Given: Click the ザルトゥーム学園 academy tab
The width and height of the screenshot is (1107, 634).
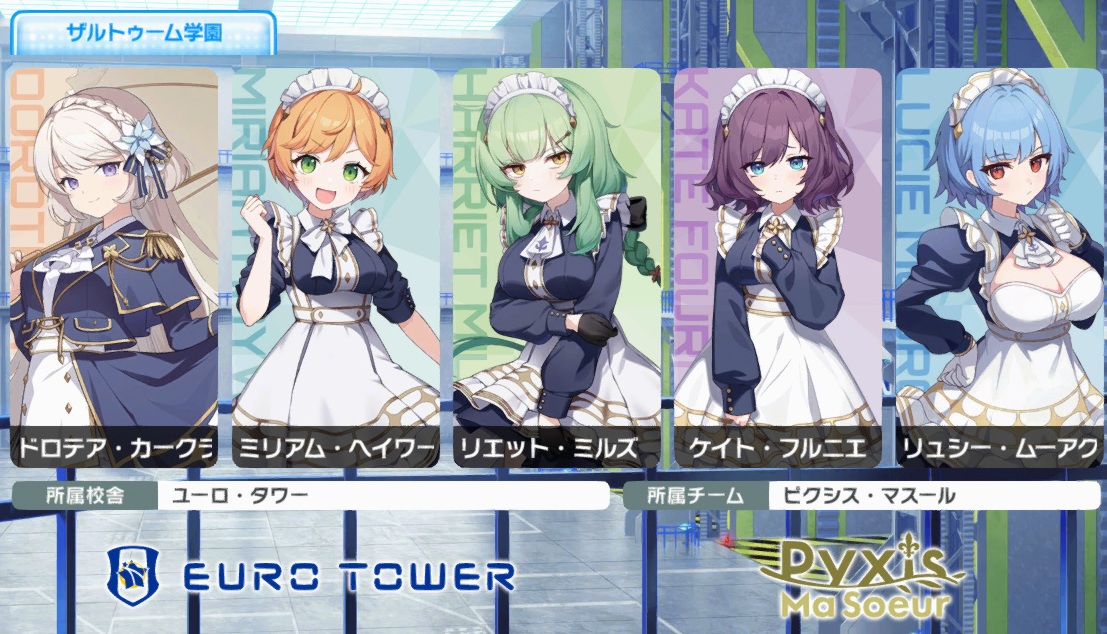Looking at the screenshot, I should click(x=143, y=32).
